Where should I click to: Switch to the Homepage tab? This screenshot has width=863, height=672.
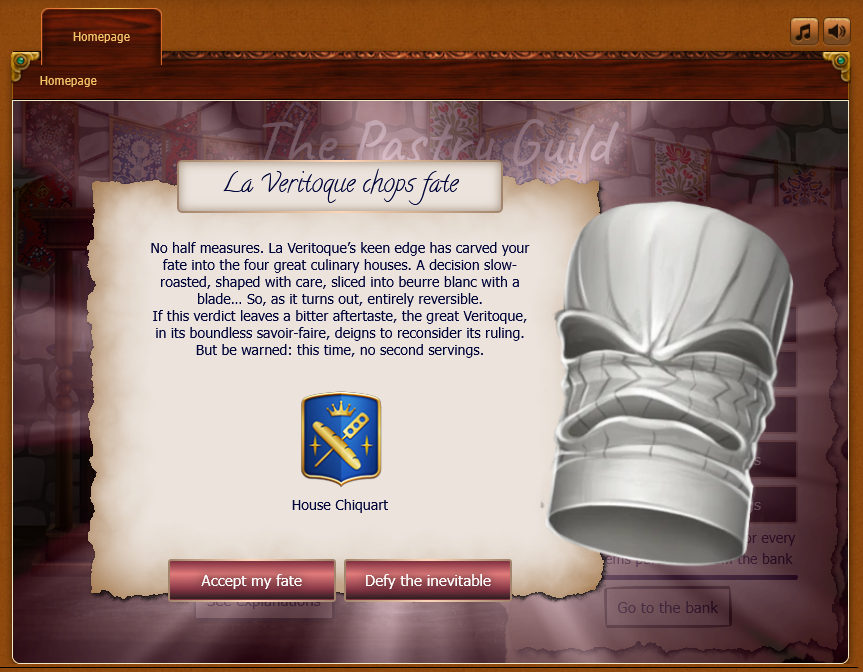click(x=101, y=37)
